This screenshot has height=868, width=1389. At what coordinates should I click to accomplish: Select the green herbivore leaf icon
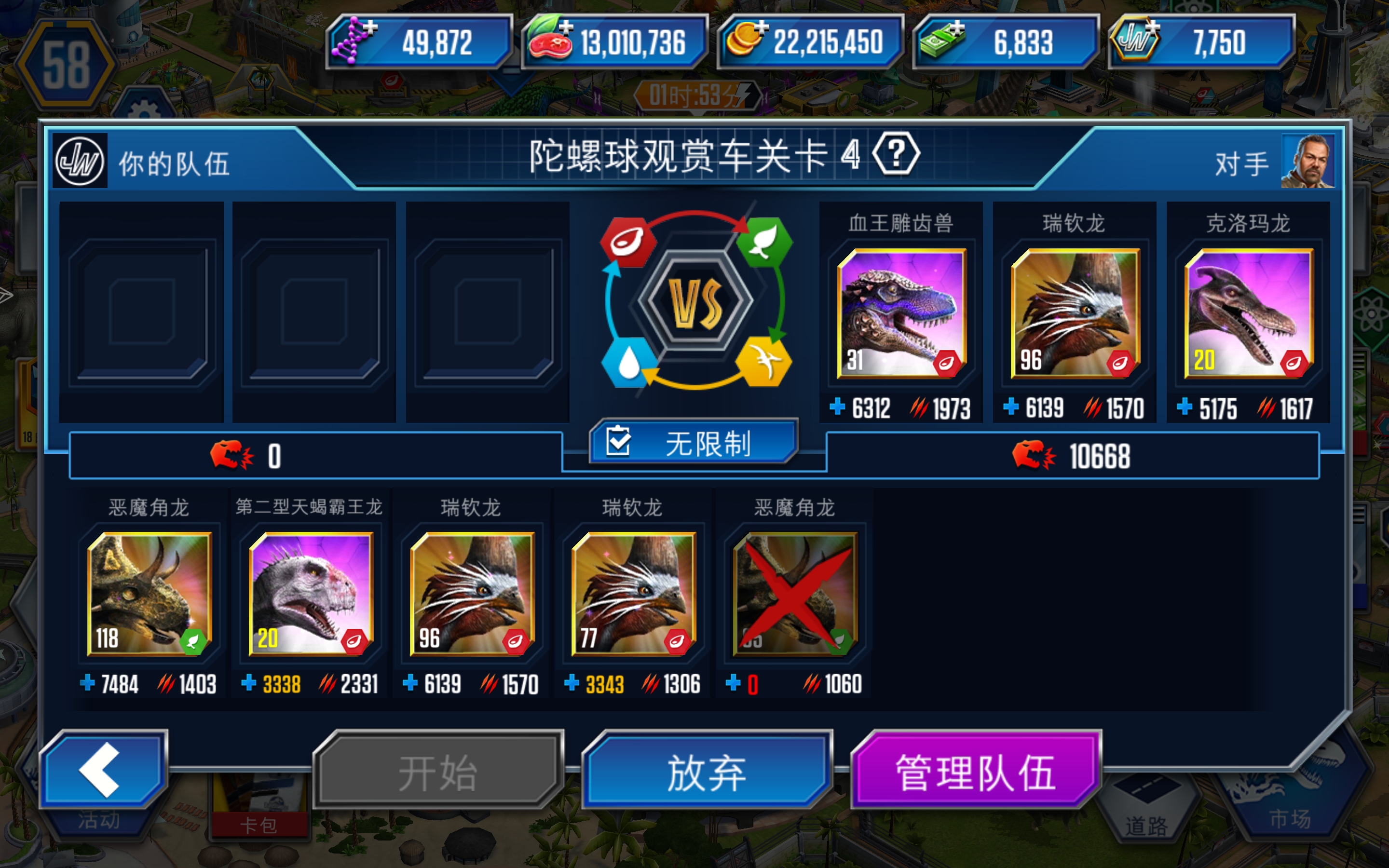tap(765, 242)
